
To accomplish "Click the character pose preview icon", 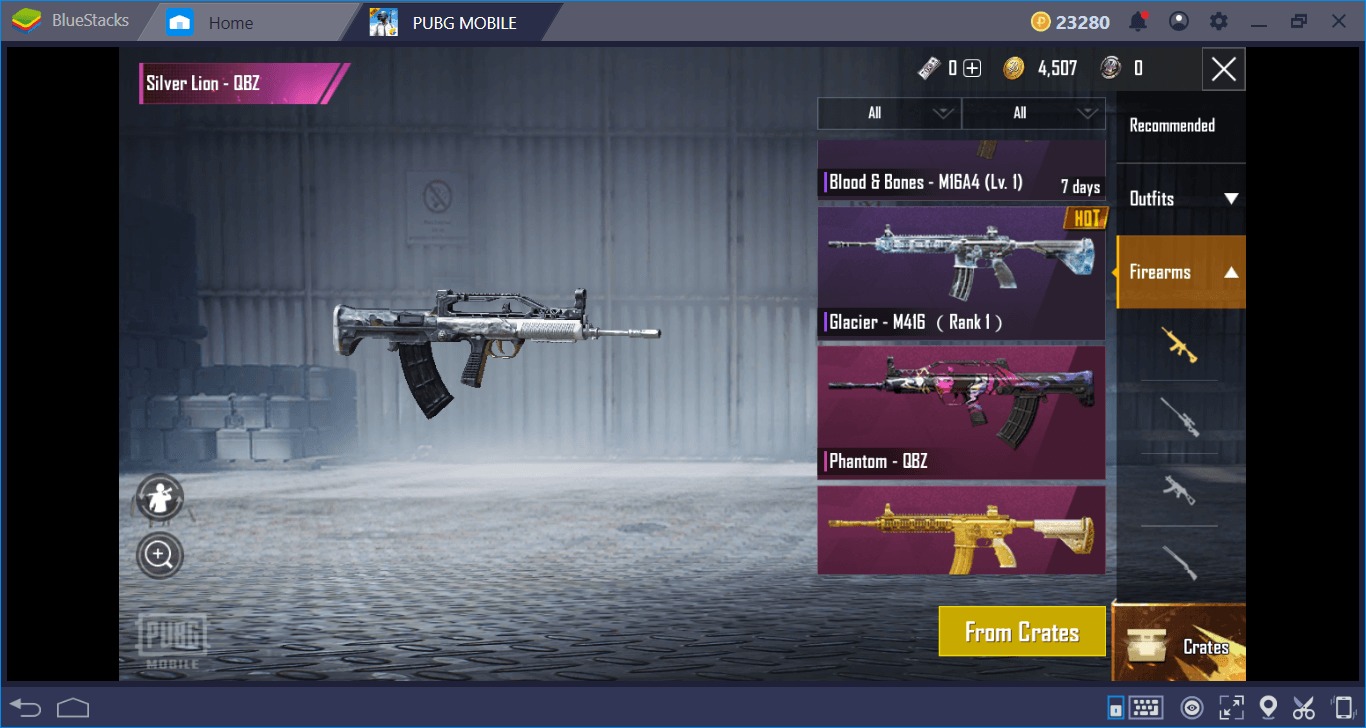I will coord(159,497).
